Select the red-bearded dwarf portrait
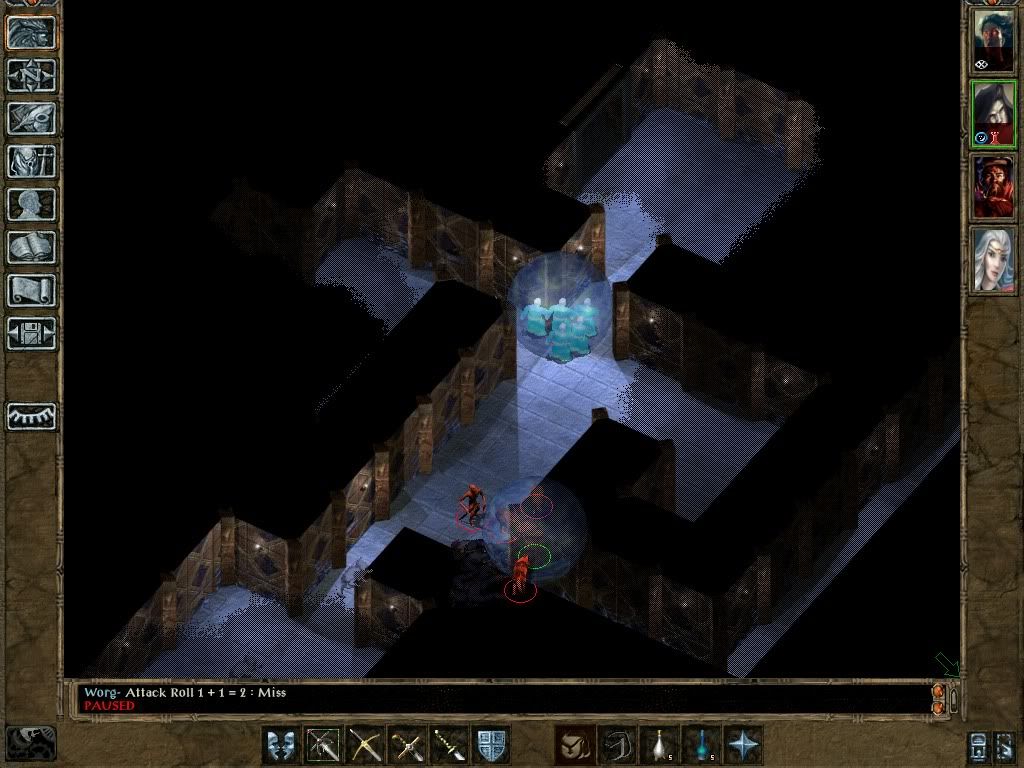Screen dimensions: 1024x768 (x=993, y=186)
